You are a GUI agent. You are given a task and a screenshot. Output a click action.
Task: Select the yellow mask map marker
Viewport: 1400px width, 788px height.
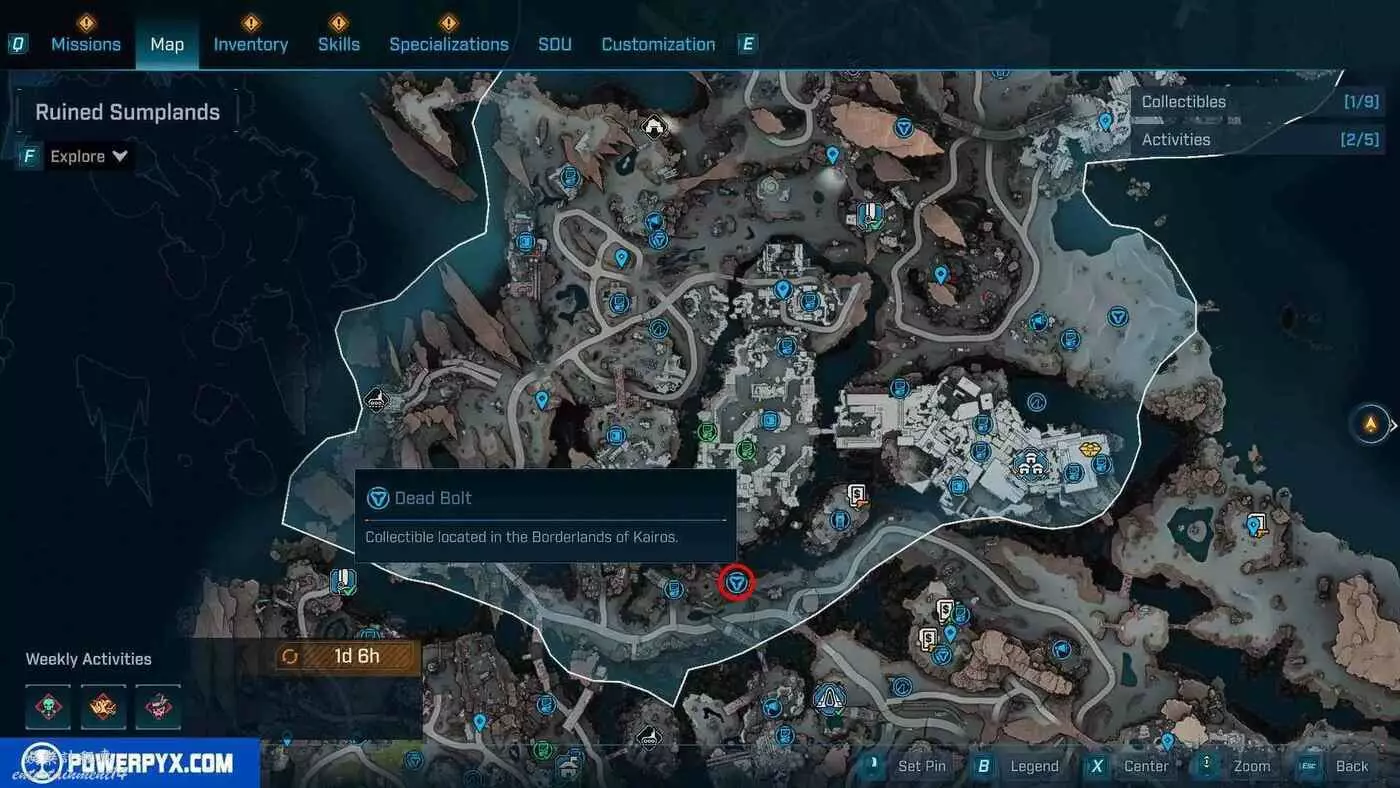click(1092, 447)
